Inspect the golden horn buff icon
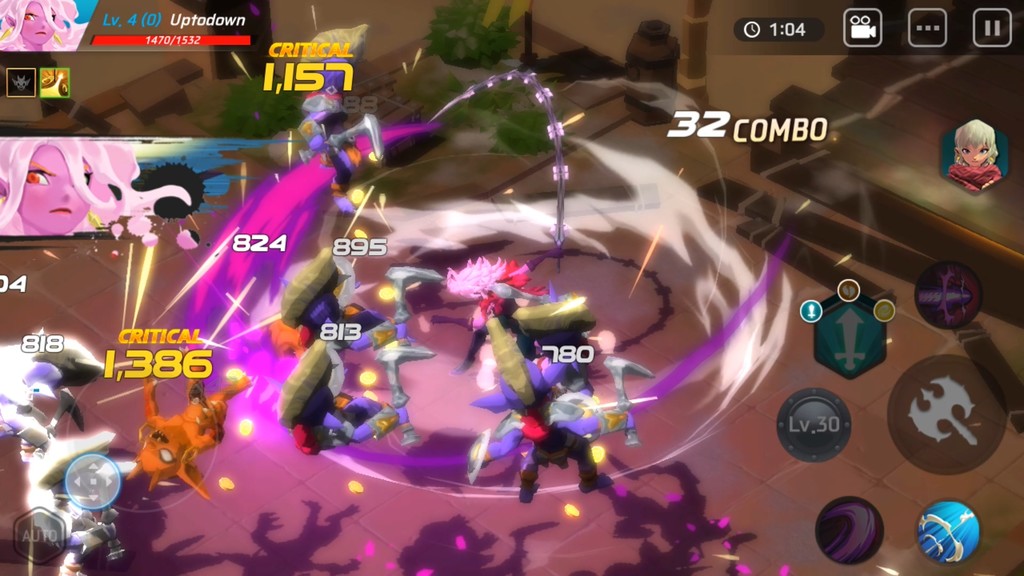The width and height of the screenshot is (1024, 576). pos(55,82)
